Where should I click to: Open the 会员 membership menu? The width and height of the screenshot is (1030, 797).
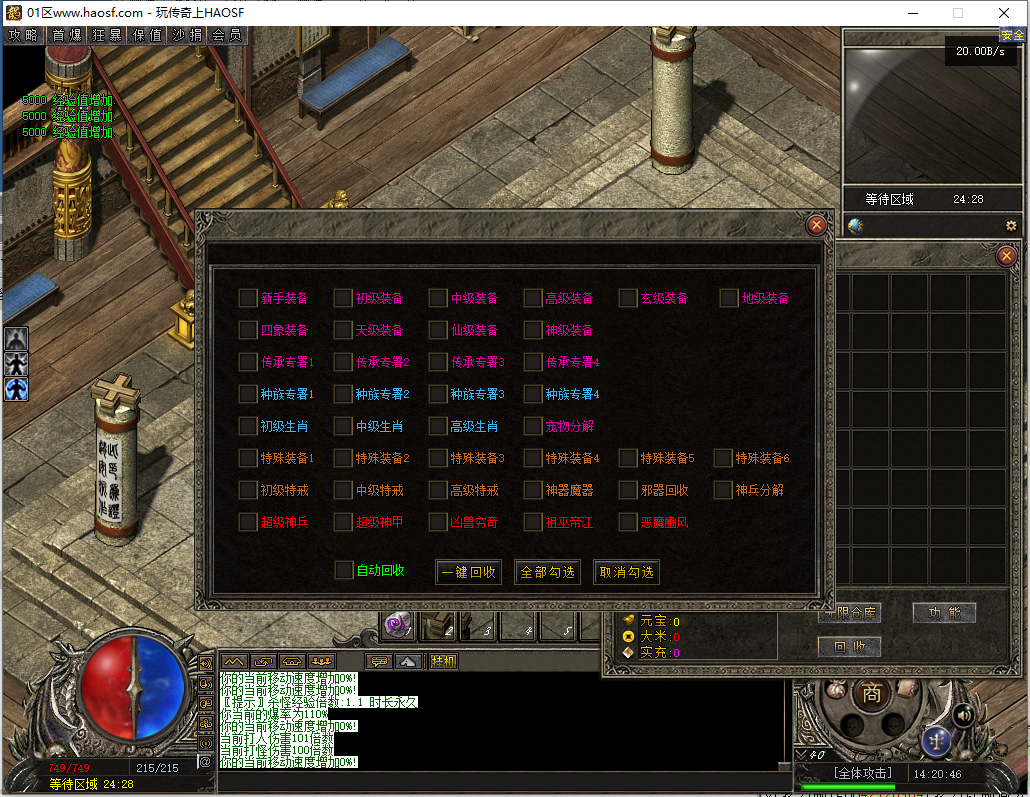click(227, 35)
